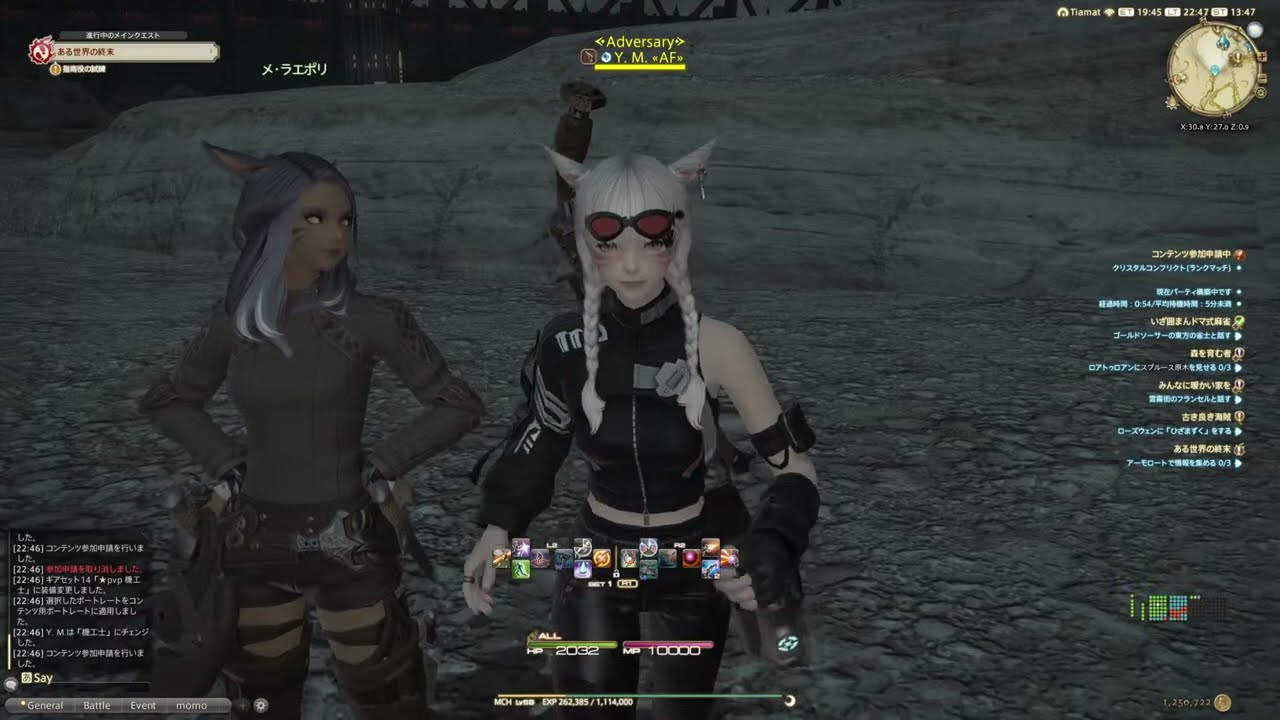The width and height of the screenshot is (1280, 720).
Task: Click the Crystalline Conflict duty registration icon
Action: pos(1240,255)
